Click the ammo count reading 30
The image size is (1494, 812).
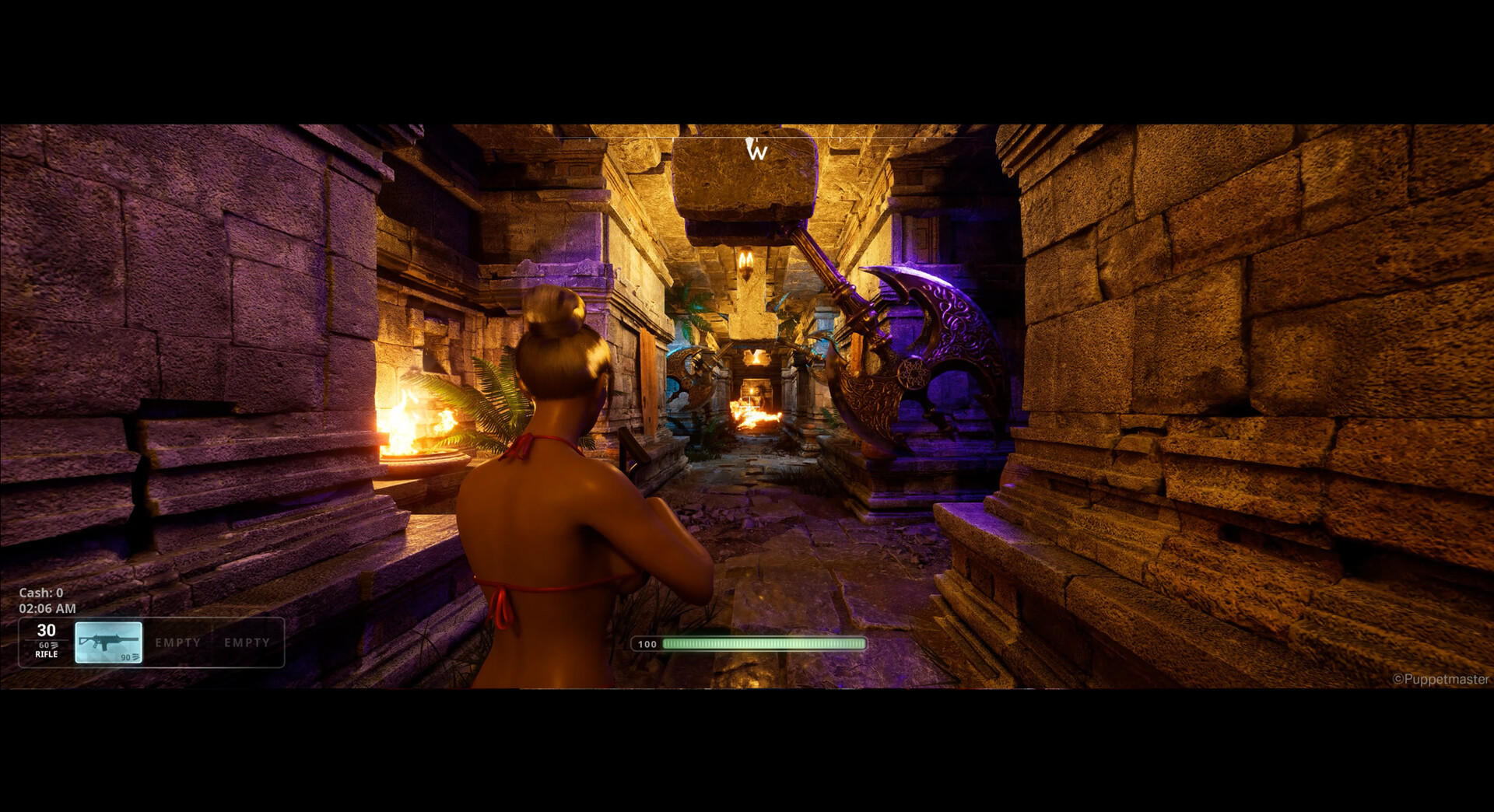tap(46, 631)
